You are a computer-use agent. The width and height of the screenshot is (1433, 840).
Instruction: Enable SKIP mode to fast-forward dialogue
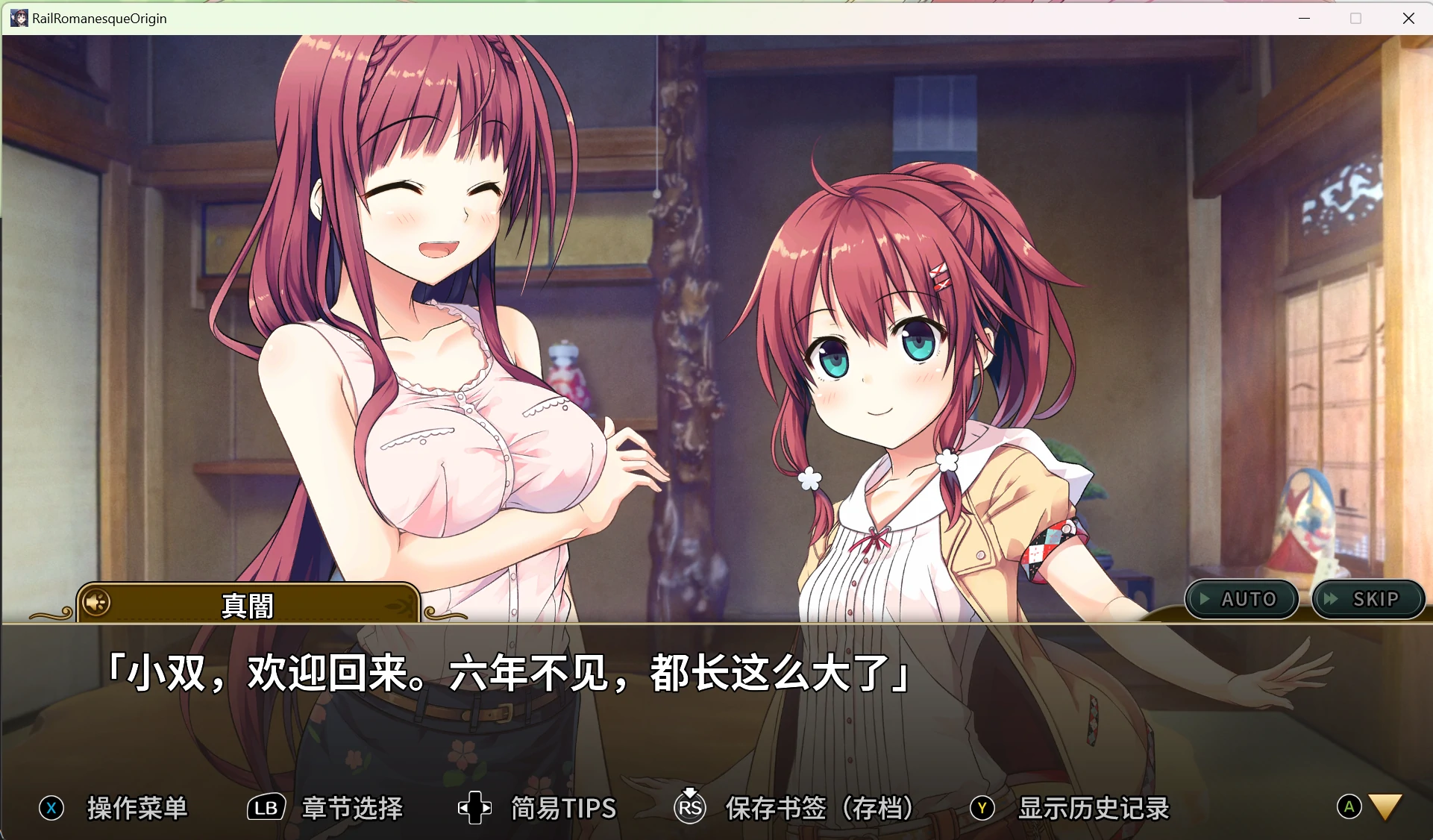coord(1369,599)
